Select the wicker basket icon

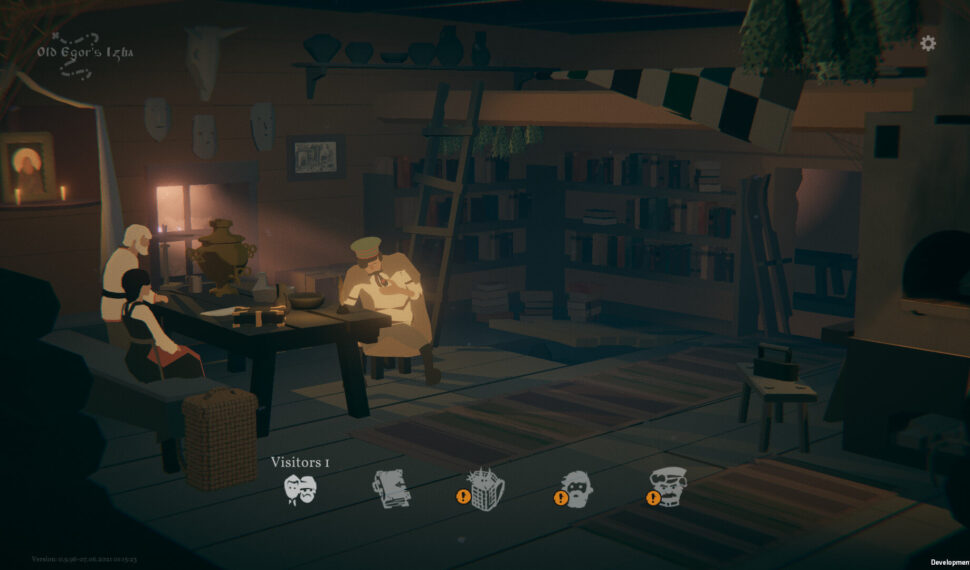pyautogui.click(x=486, y=489)
